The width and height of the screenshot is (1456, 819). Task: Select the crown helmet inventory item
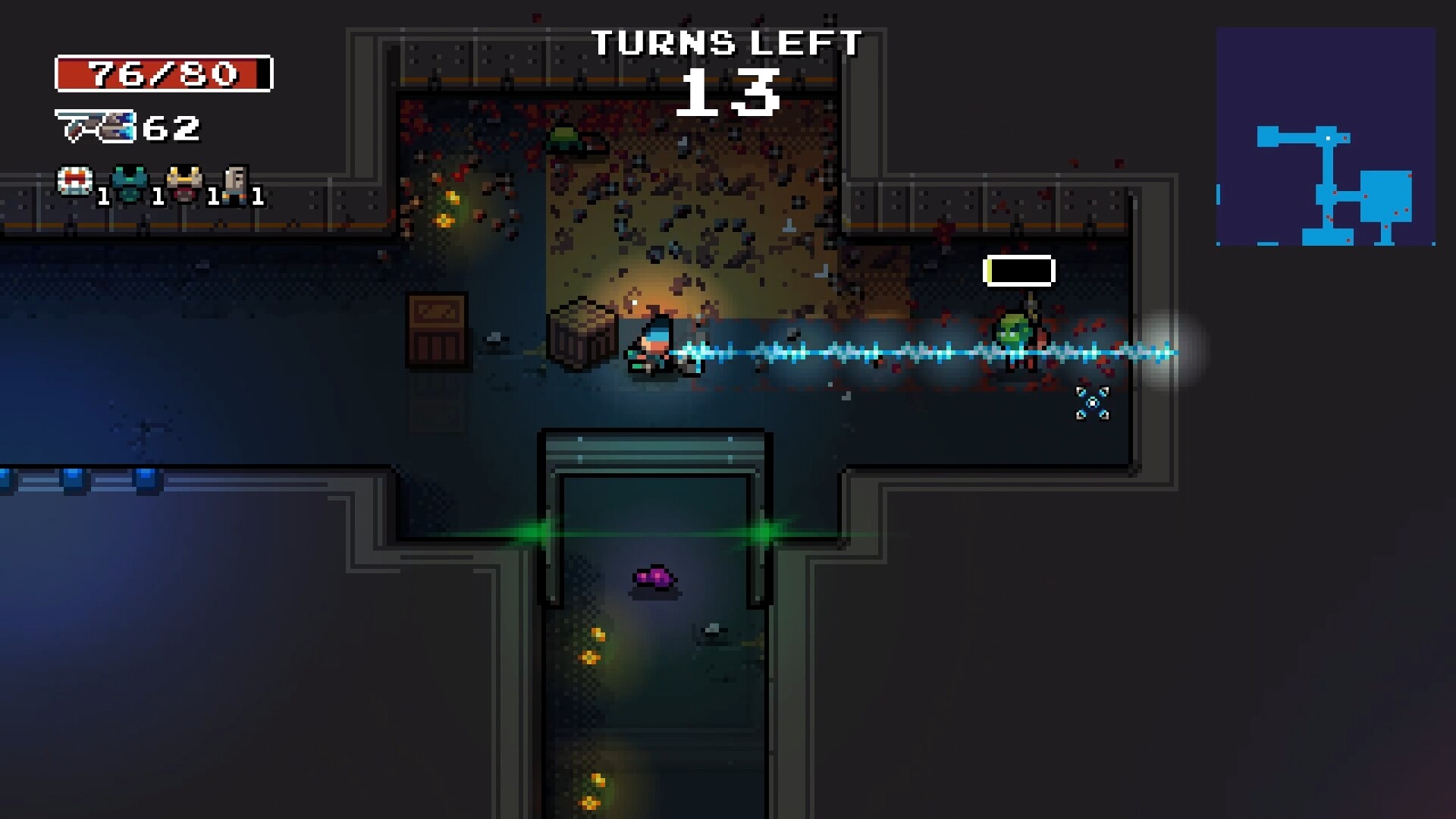pyautogui.click(x=184, y=182)
